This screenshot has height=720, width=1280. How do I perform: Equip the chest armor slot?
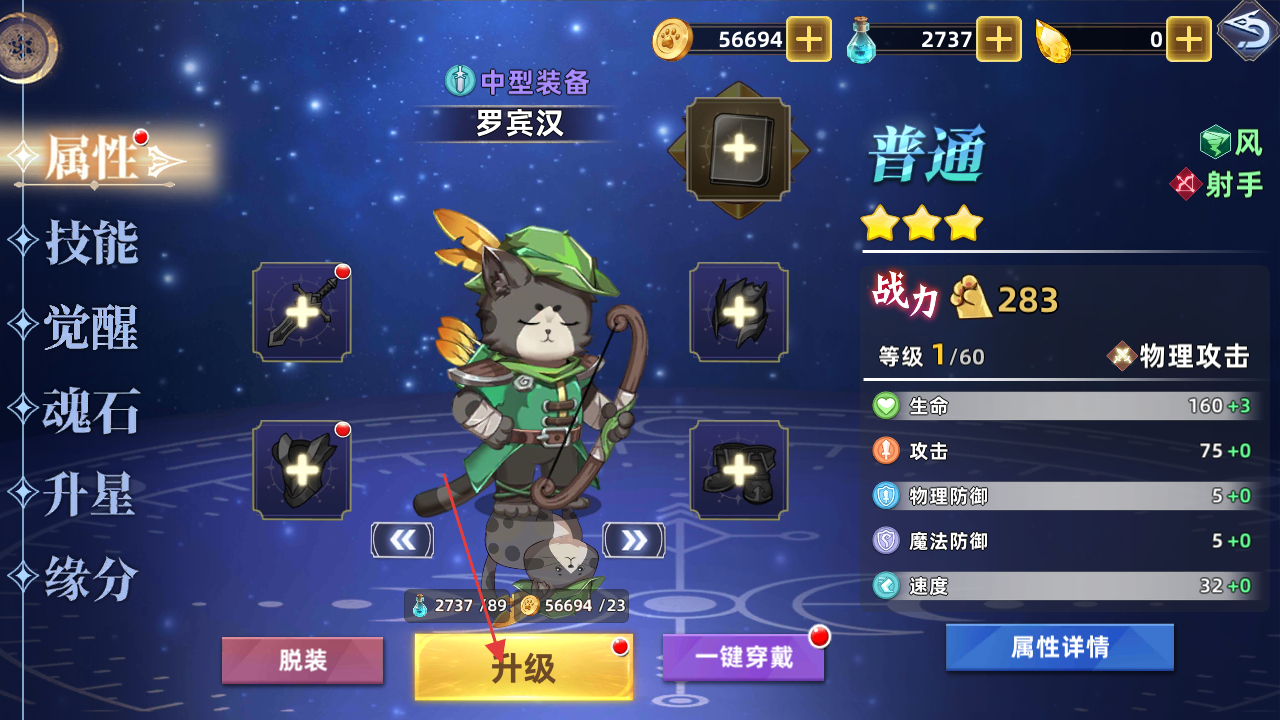coord(302,470)
